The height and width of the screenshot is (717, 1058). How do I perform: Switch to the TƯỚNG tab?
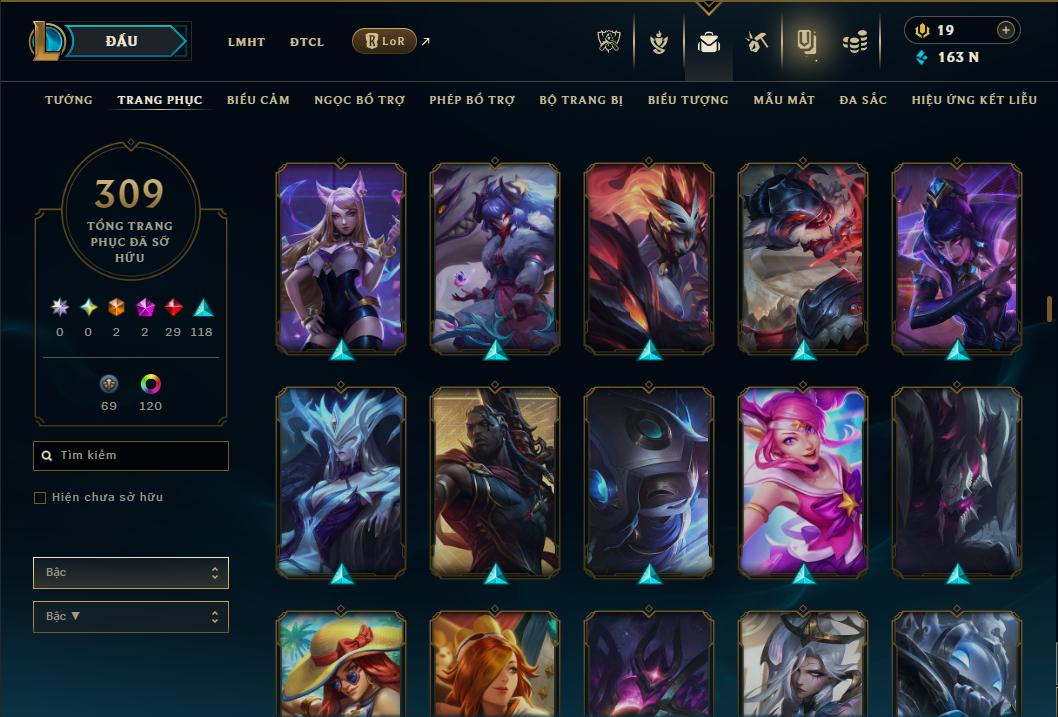69,100
